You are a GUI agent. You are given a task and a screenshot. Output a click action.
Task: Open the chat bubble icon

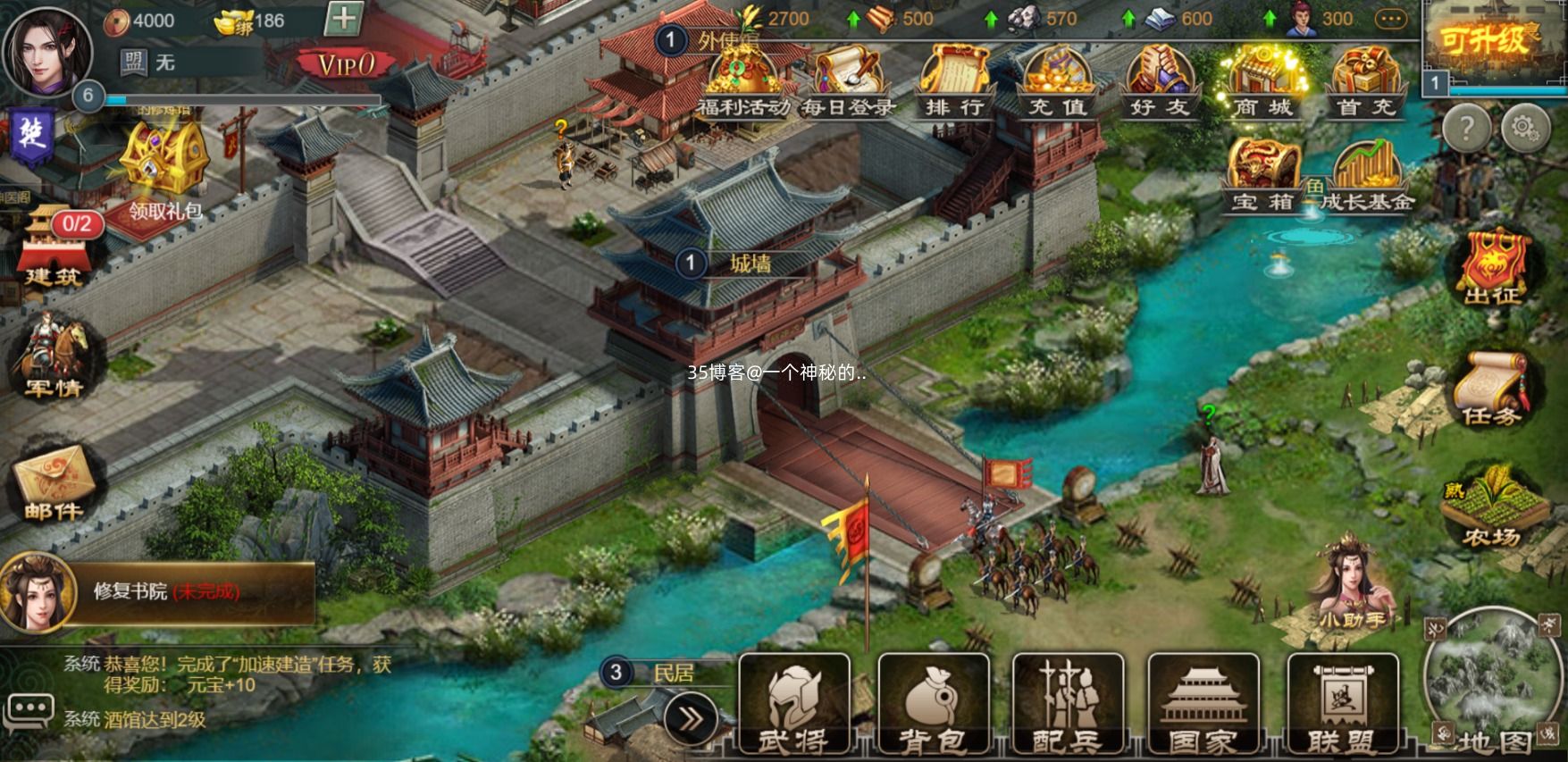pos(29,711)
